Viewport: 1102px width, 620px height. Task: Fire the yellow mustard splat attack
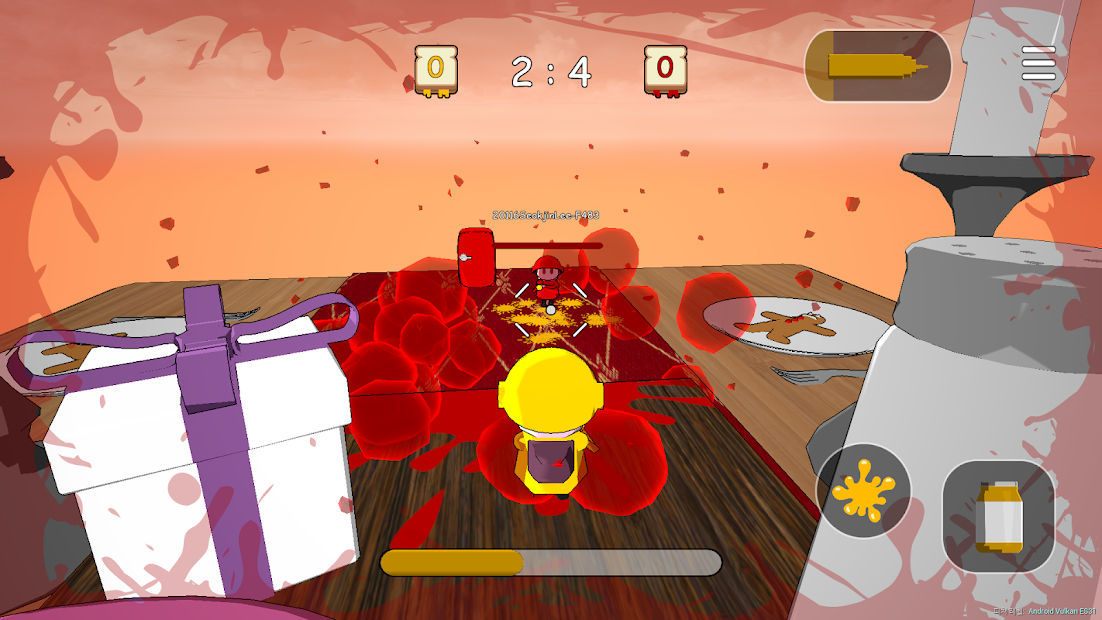coord(863,491)
